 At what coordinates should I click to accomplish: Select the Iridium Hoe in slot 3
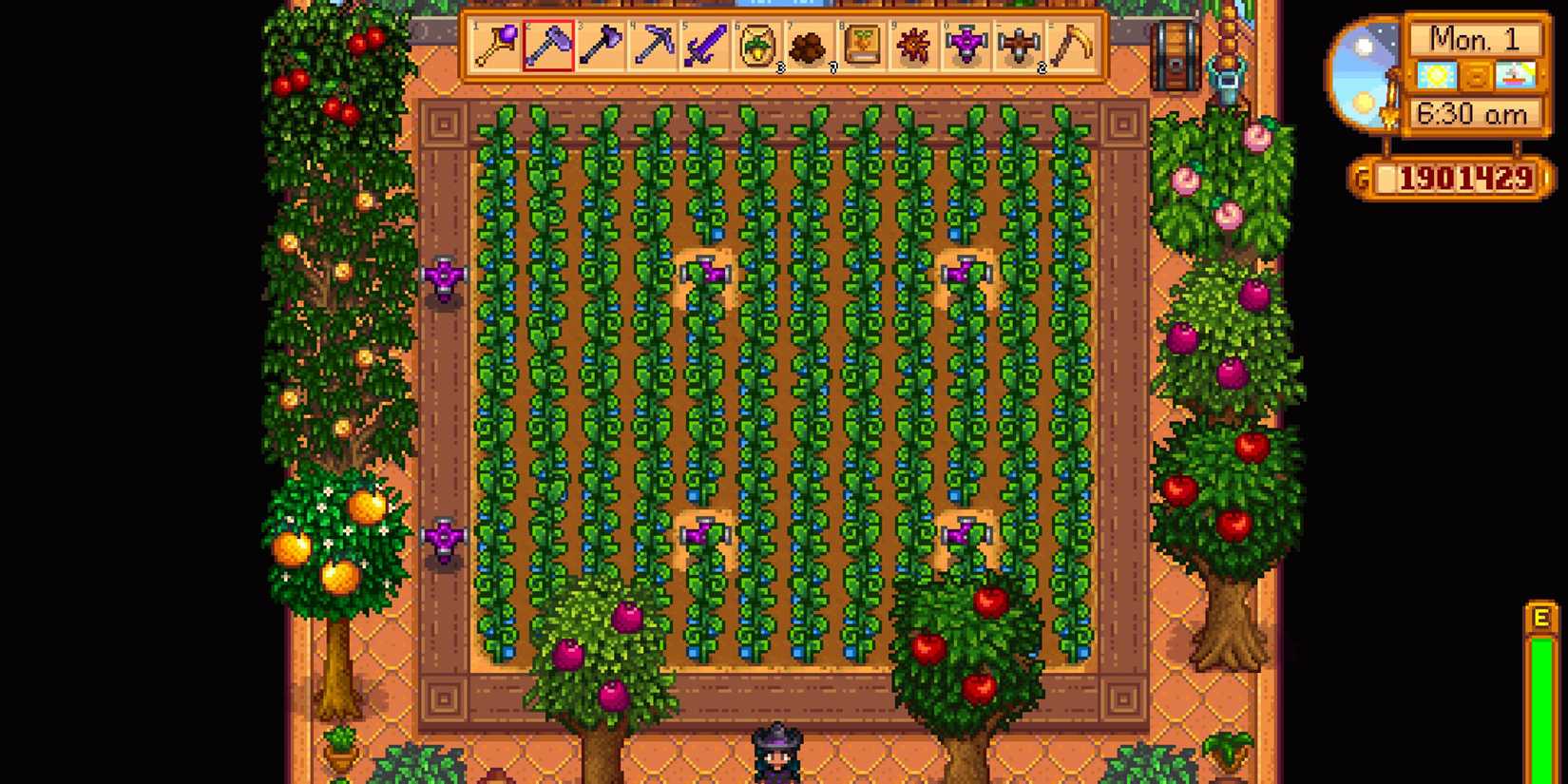click(601, 45)
